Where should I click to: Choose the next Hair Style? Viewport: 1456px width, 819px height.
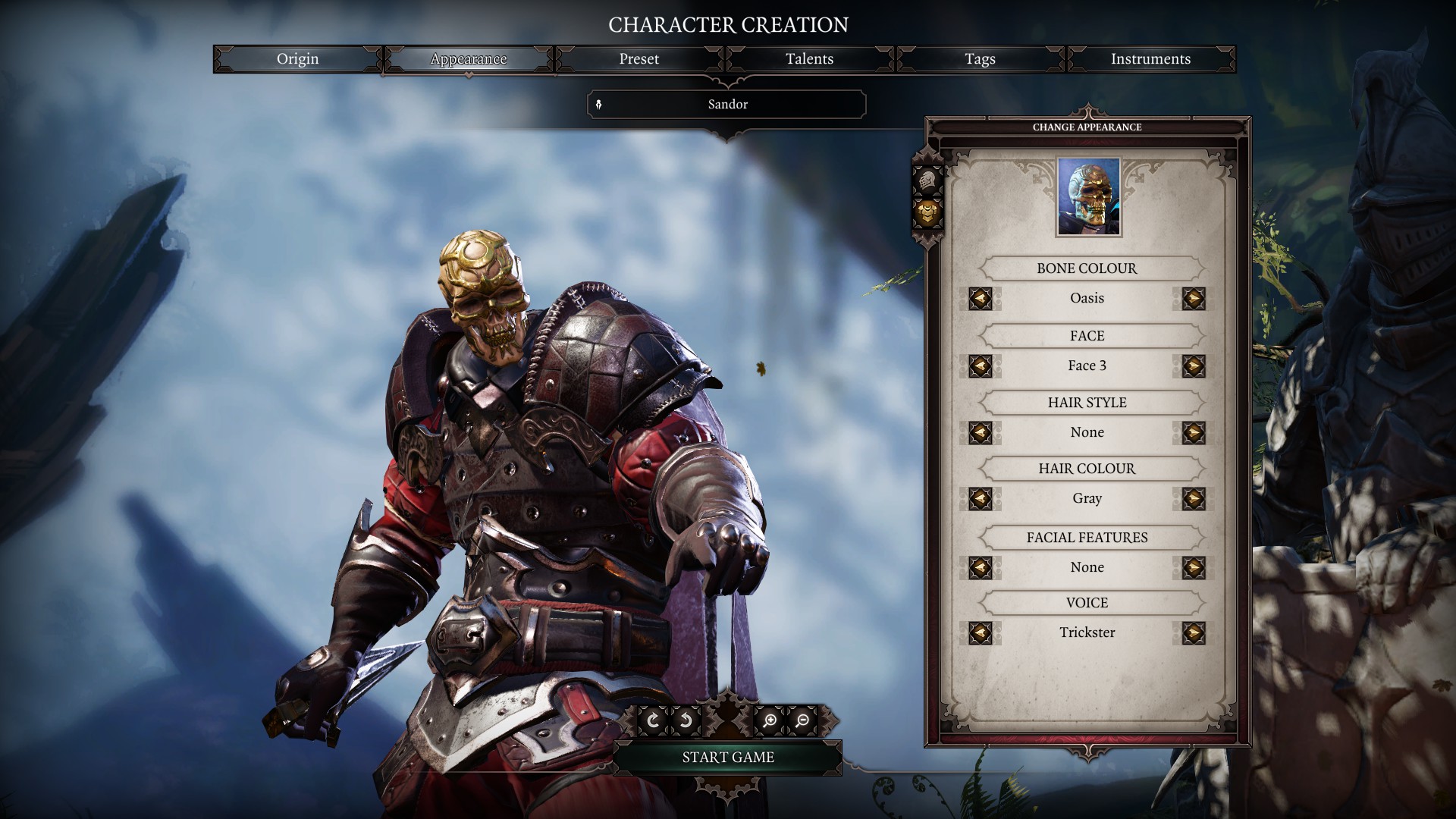1194,432
